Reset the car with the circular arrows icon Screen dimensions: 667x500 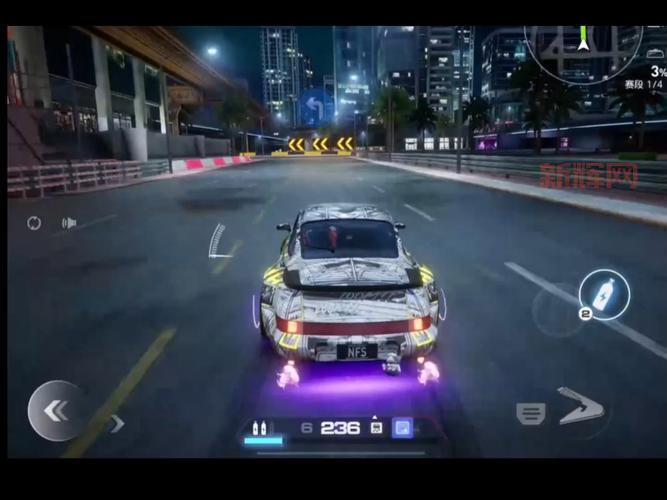click(x=34, y=223)
